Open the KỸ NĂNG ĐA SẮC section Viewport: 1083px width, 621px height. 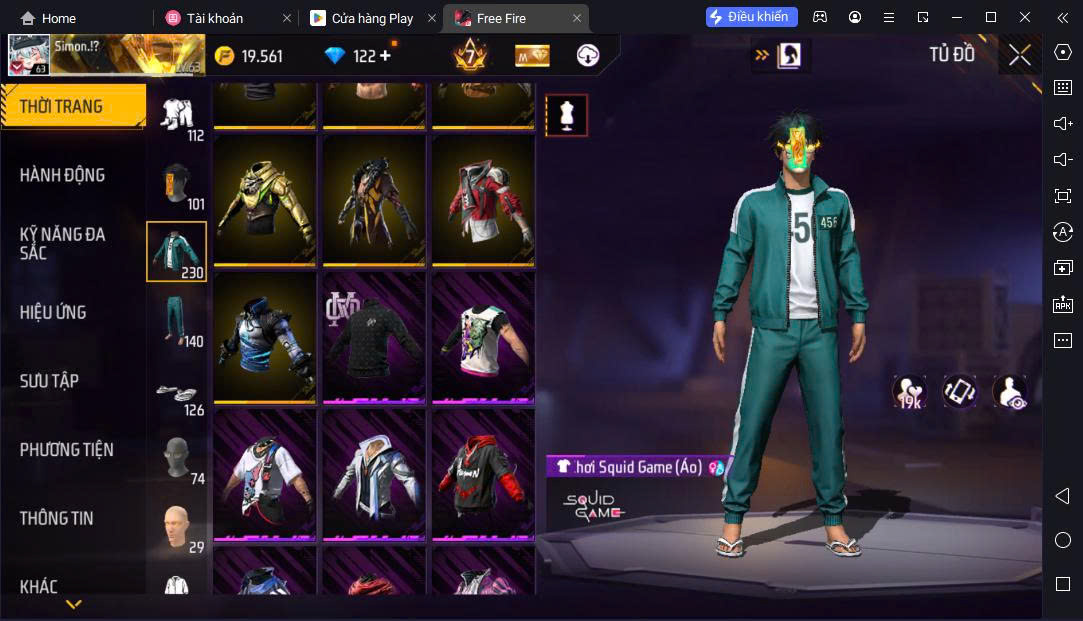pos(62,243)
